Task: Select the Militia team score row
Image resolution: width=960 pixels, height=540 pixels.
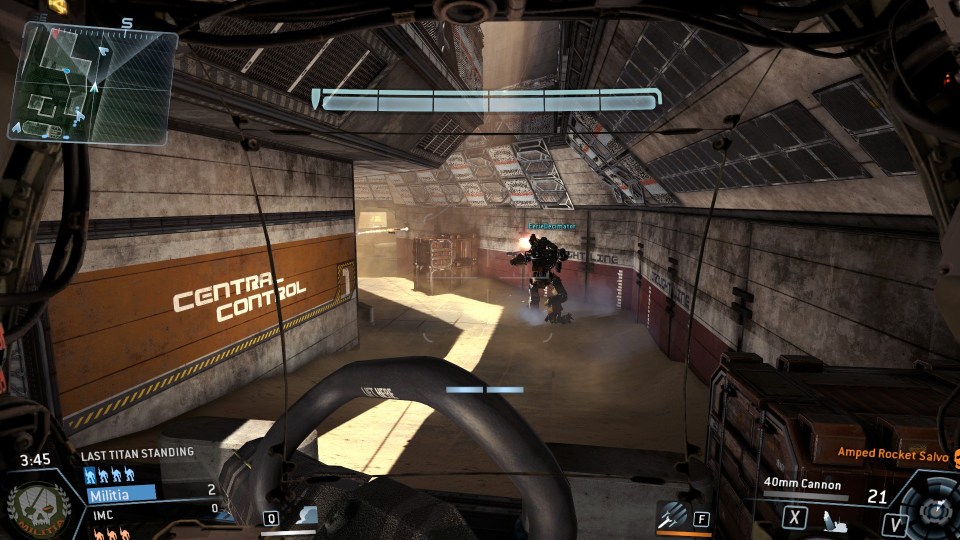Action: 152,493
